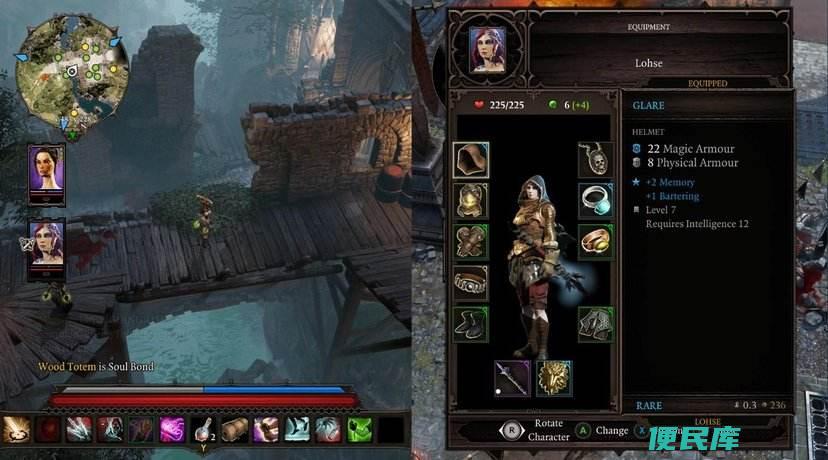
Task: Activate the rolled scroll hotbar item
Action: pyautogui.click(x=235, y=430)
